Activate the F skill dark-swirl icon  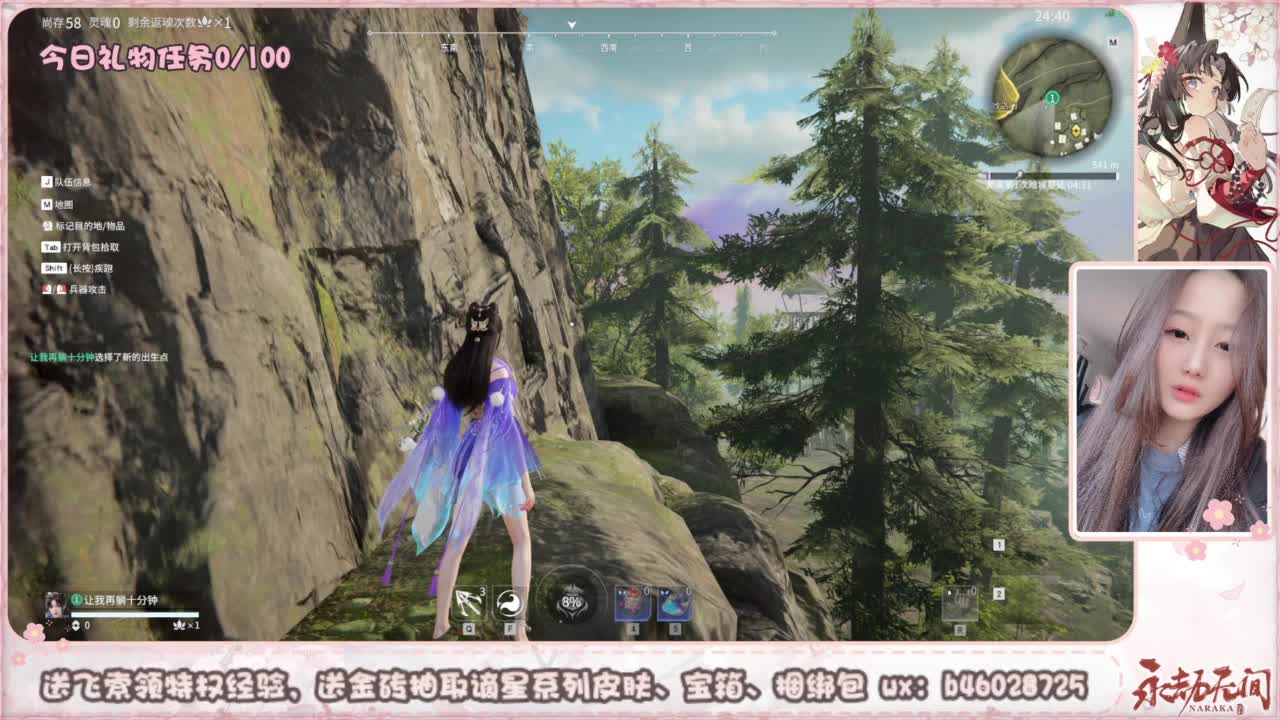click(x=510, y=603)
